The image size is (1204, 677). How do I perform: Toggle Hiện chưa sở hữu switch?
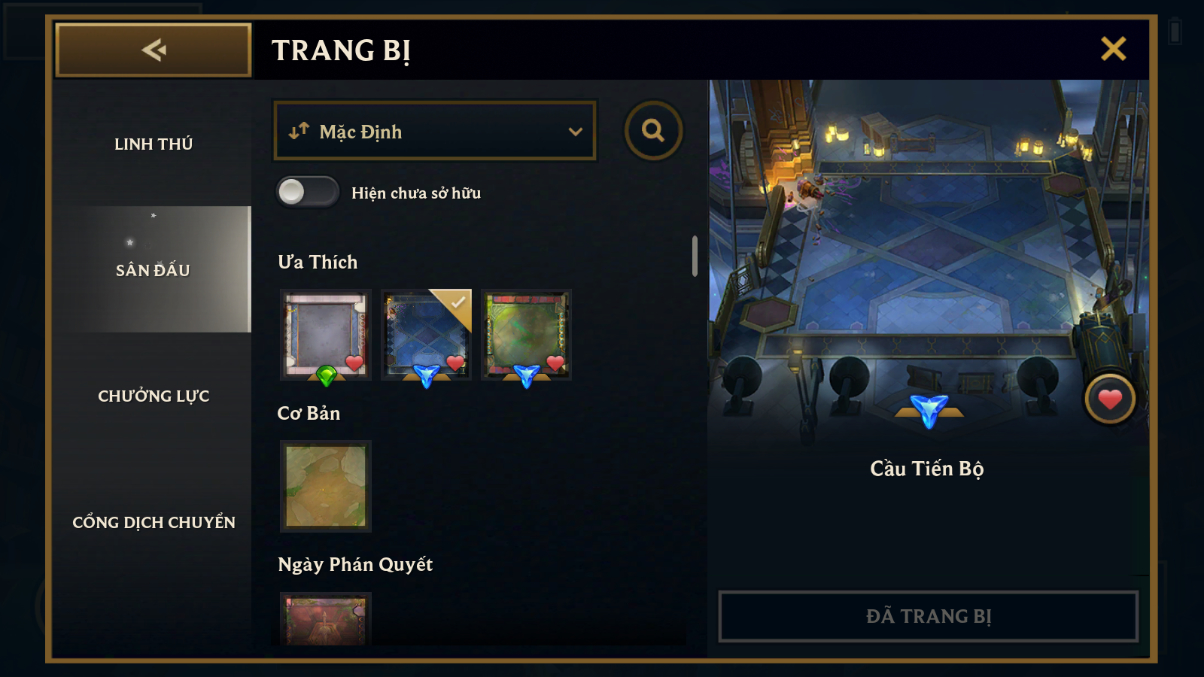tap(308, 192)
